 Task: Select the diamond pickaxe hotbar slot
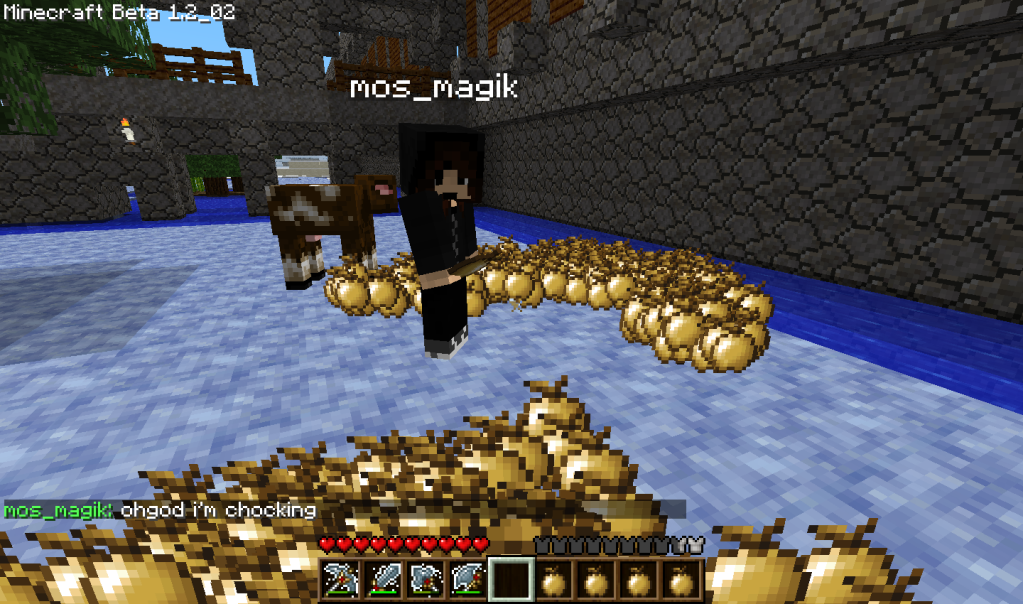point(341,579)
